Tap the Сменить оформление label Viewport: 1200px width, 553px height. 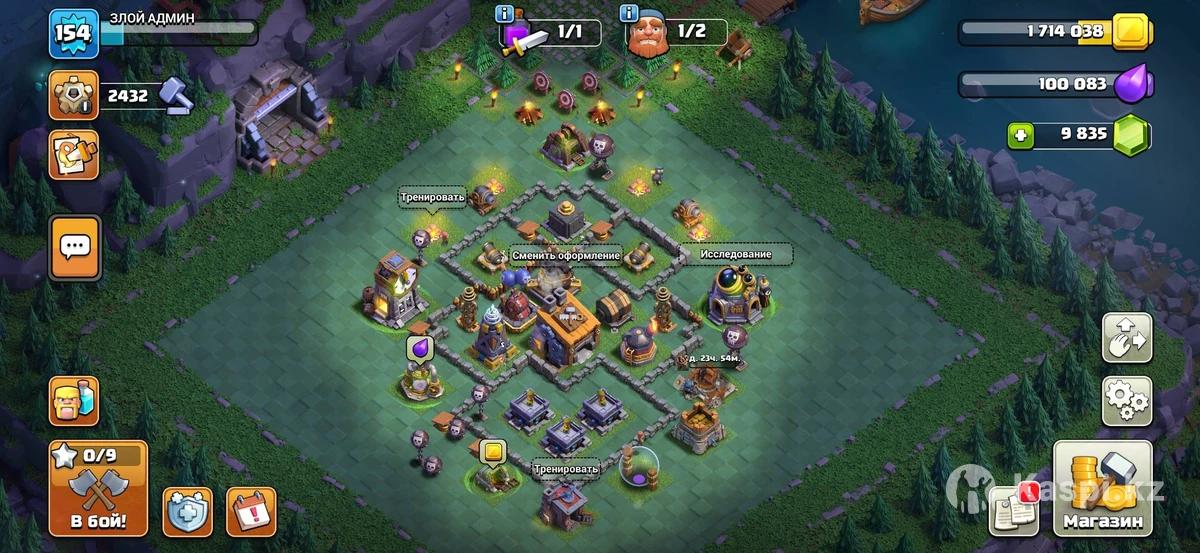(566, 255)
